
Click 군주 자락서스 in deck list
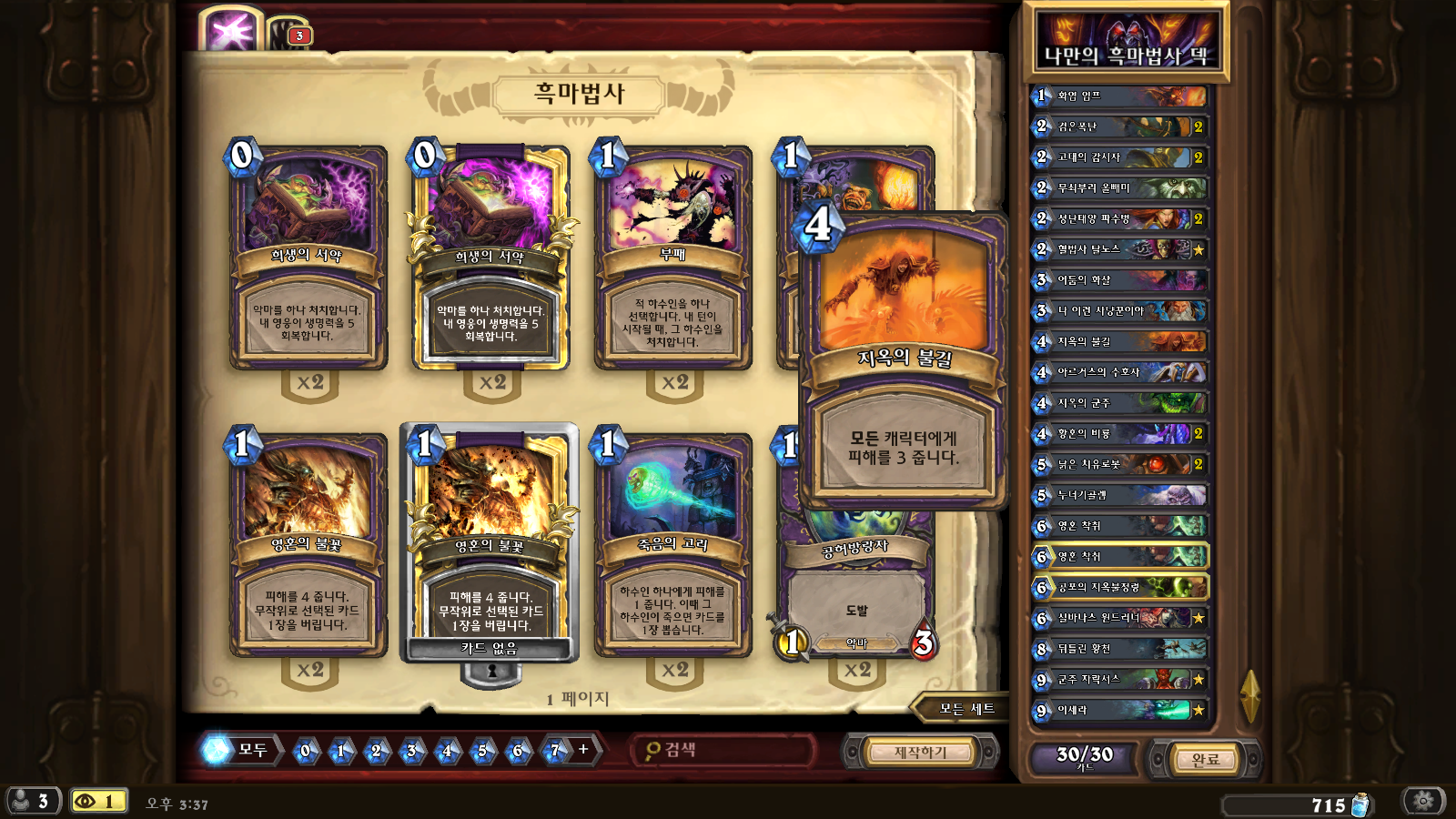[1119, 679]
